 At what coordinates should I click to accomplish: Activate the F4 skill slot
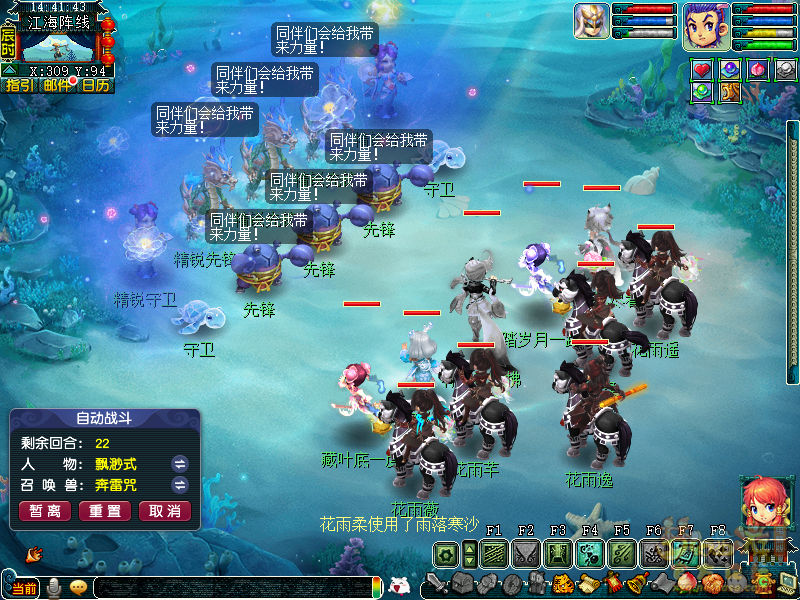pyautogui.click(x=588, y=554)
